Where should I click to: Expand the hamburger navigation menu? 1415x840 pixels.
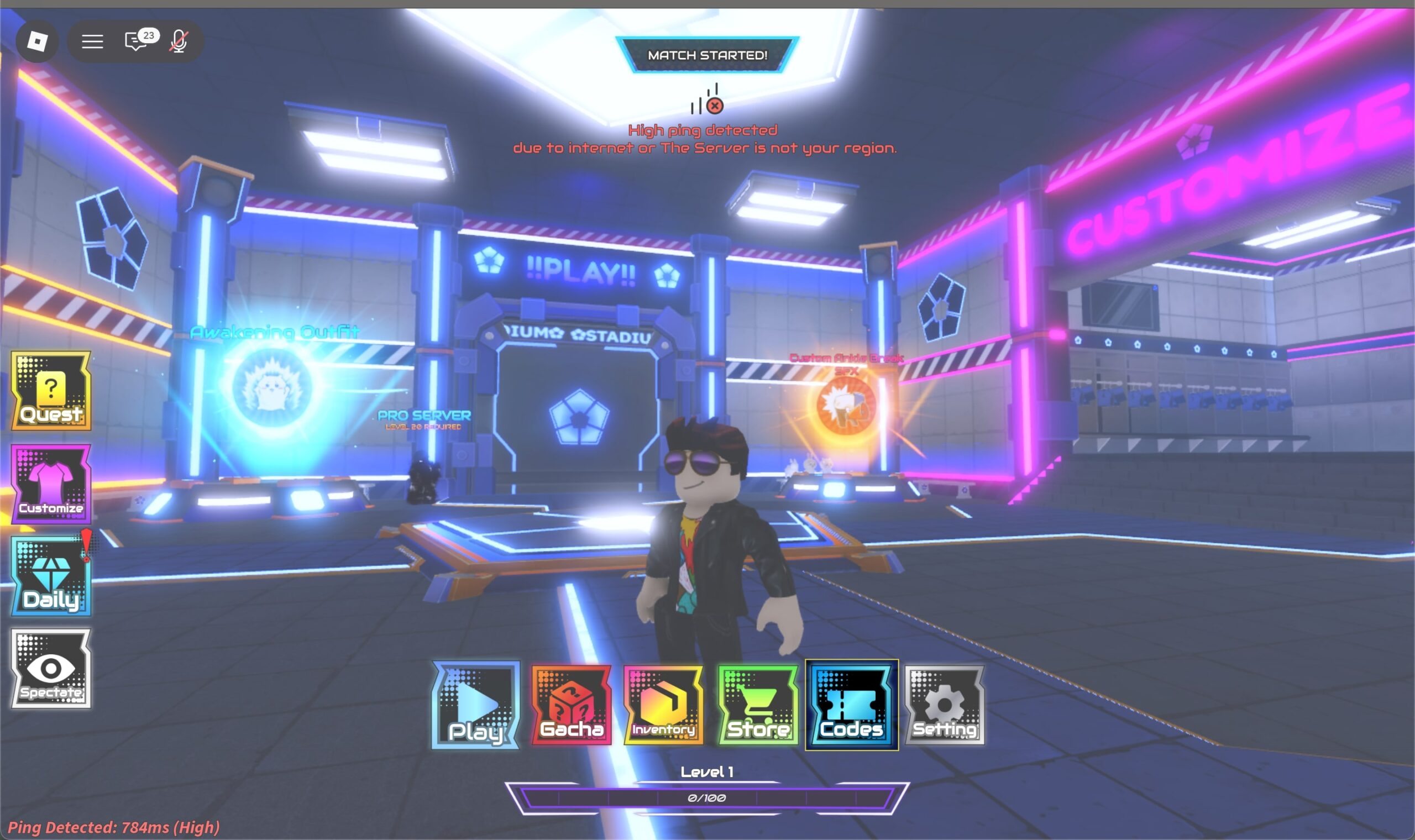click(92, 40)
